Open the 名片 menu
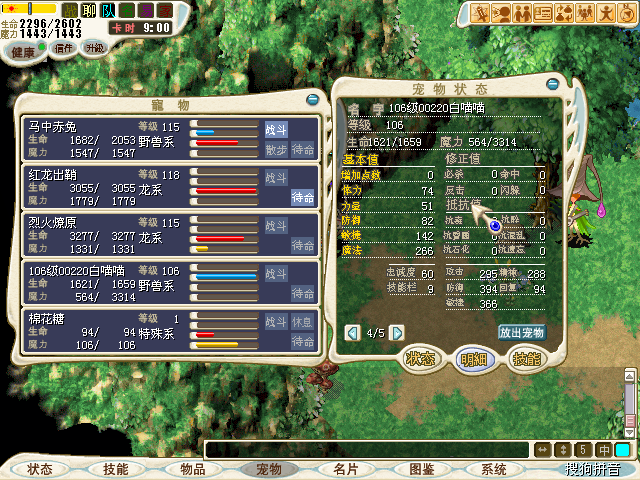This screenshot has height=480, width=640. 346,469
